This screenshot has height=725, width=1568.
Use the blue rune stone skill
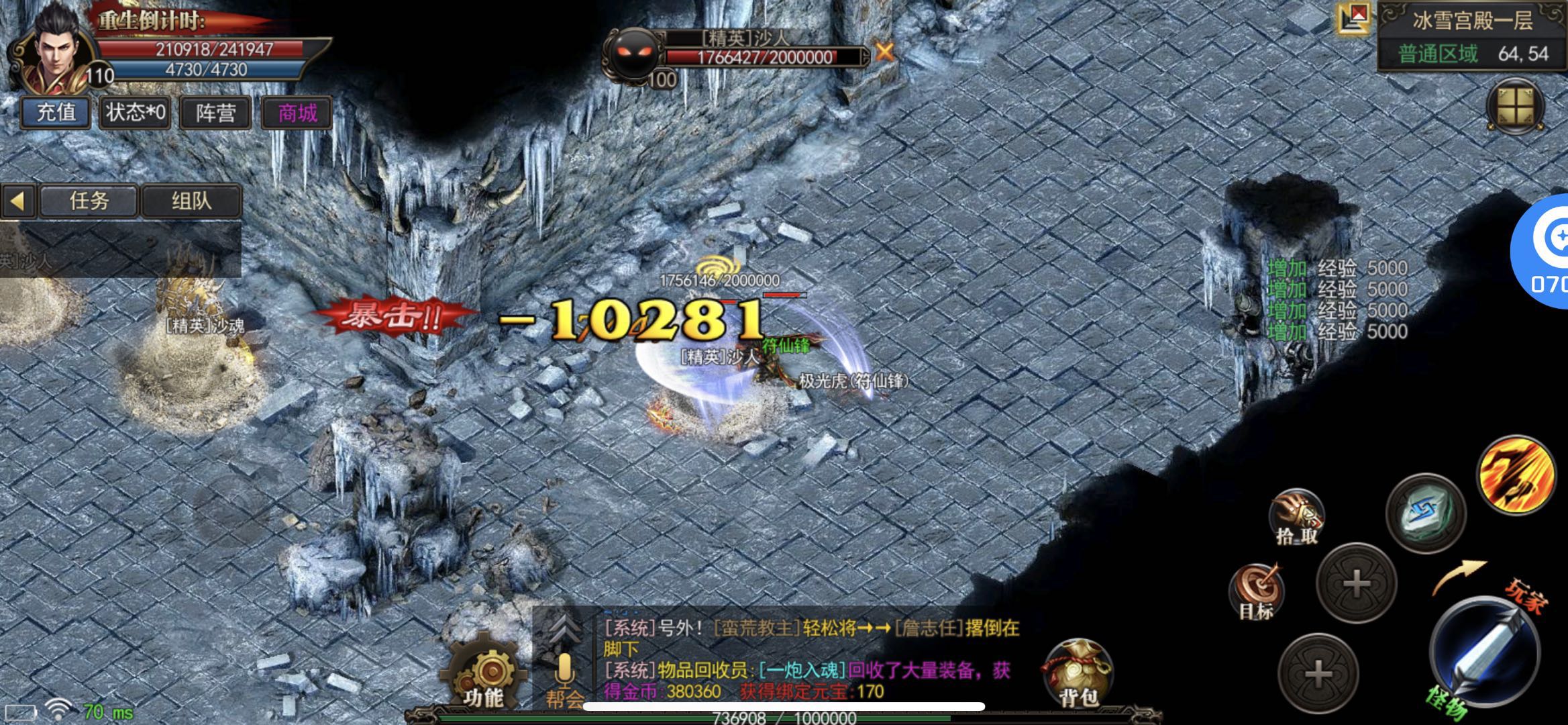coord(1426,513)
